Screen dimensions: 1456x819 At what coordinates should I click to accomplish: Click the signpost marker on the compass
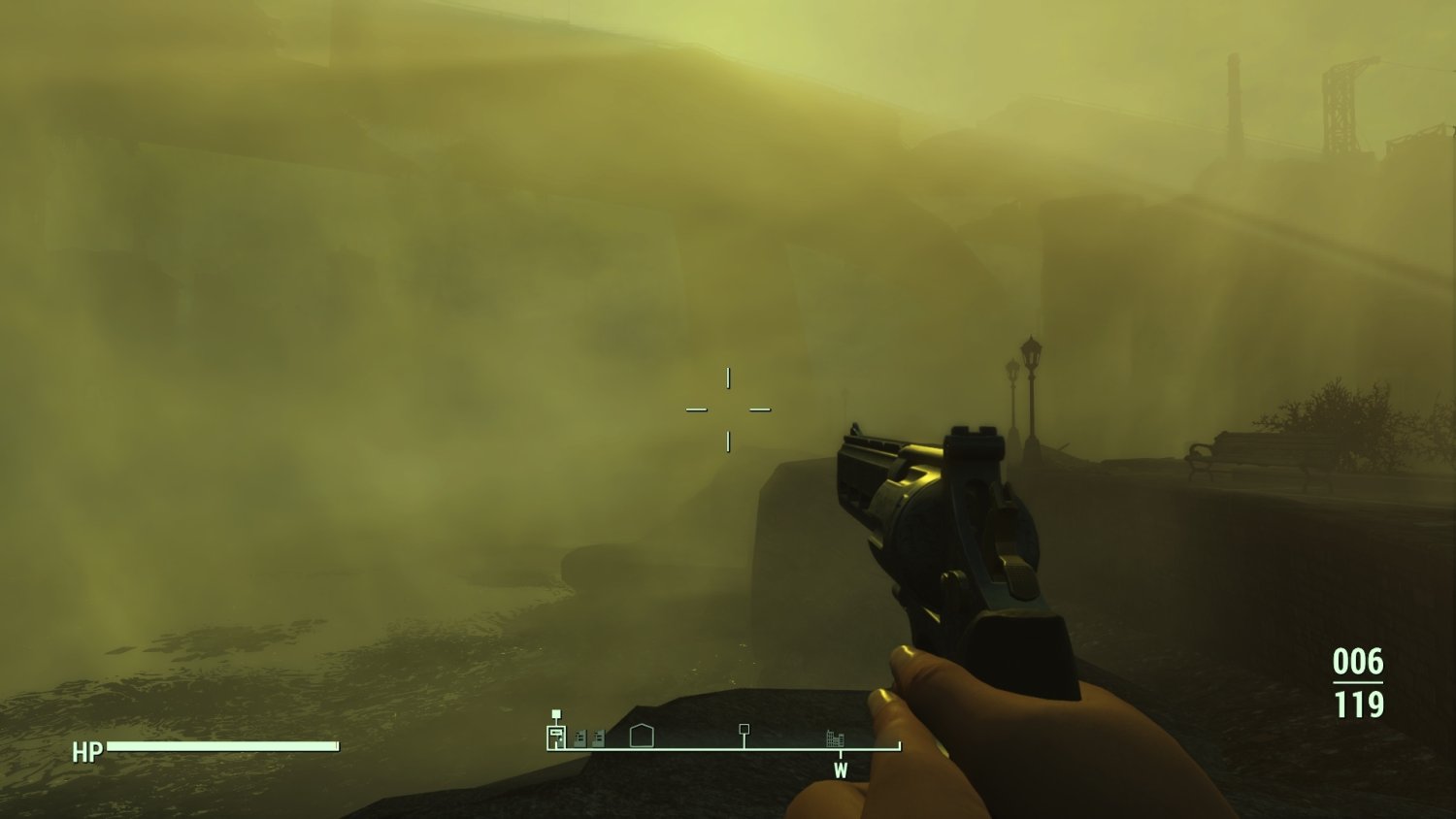pos(744,729)
